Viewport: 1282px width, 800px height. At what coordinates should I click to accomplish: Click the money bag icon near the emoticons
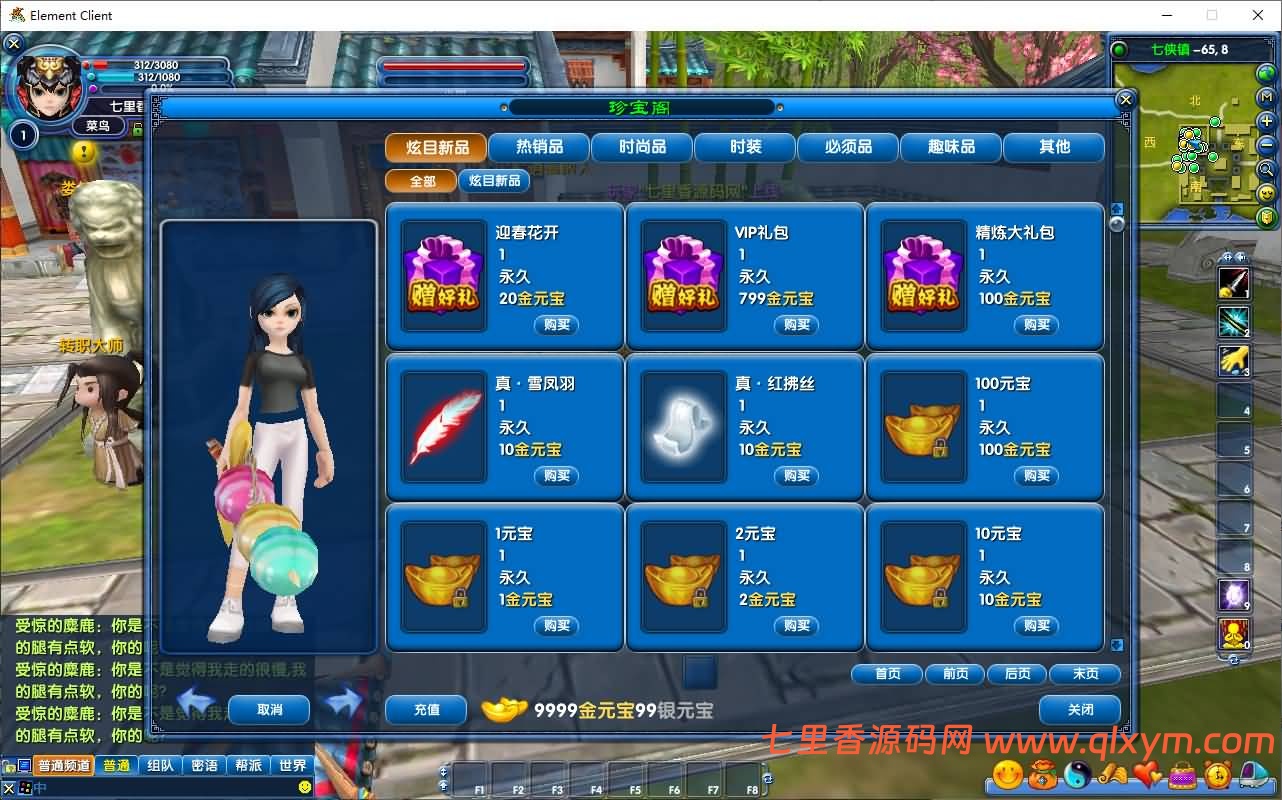(1044, 775)
